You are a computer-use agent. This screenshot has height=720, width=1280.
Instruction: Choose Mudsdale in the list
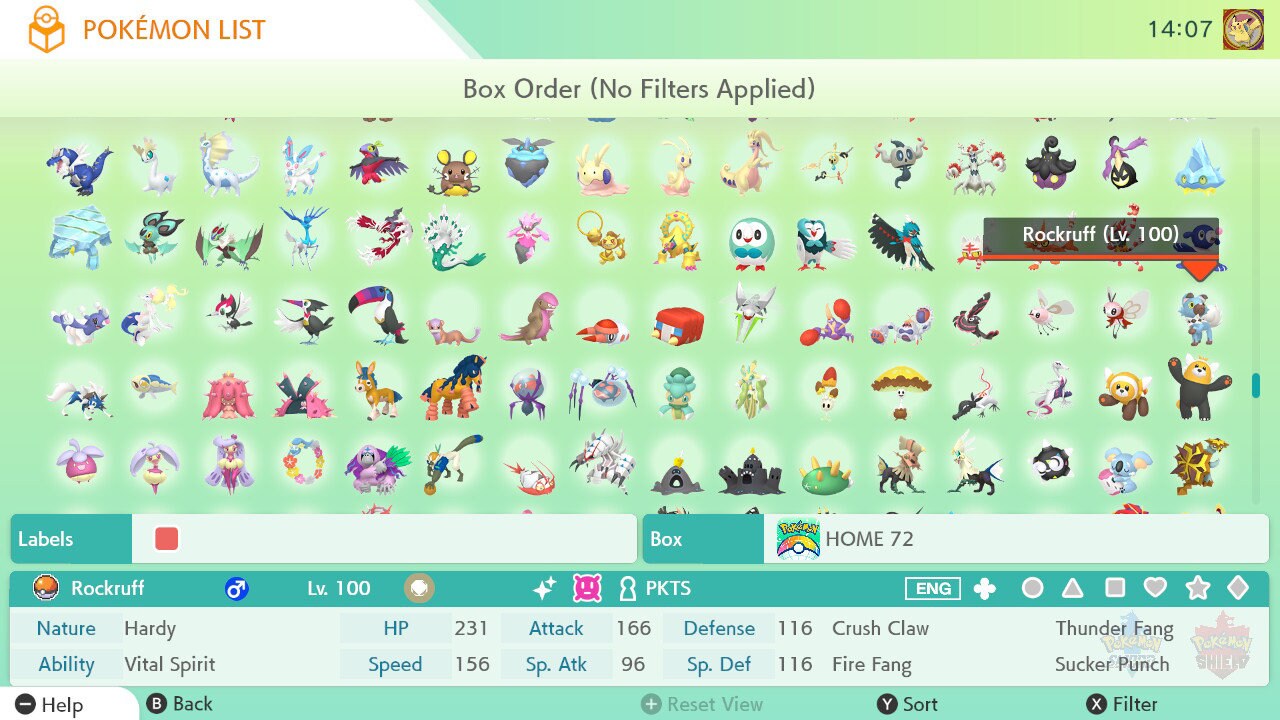click(x=452, y=388)
